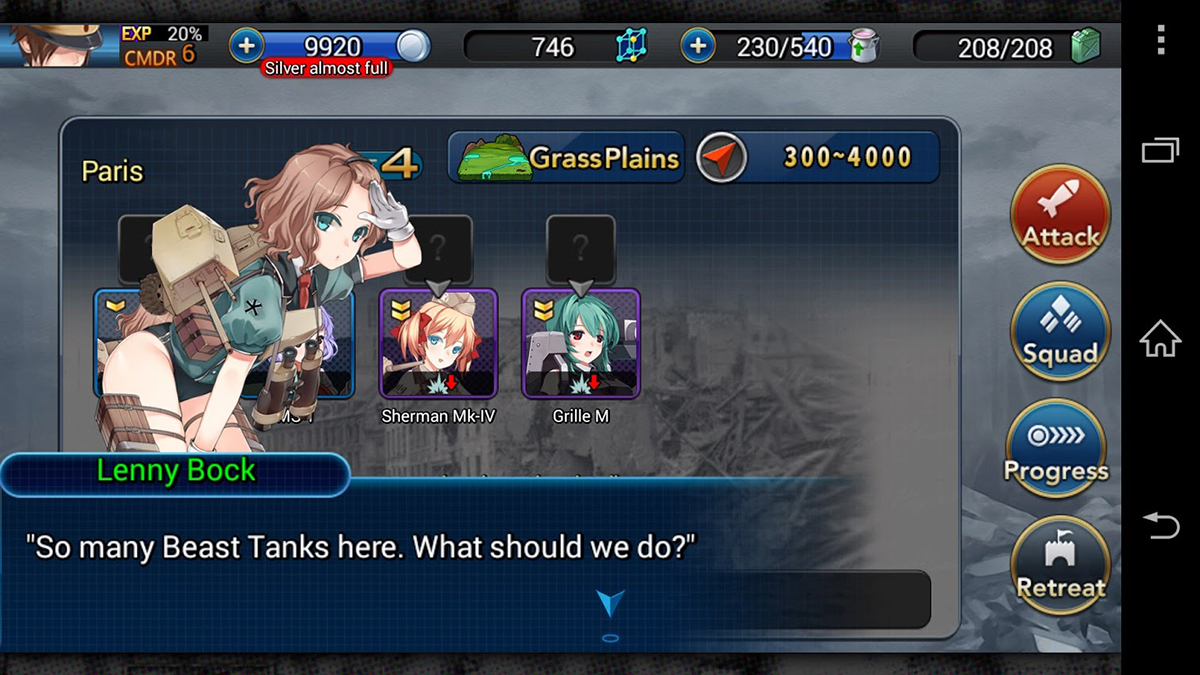Choose the Grille M unit card
The width and height of the screenshot is (1200, 675).
(x=581, y=343)
